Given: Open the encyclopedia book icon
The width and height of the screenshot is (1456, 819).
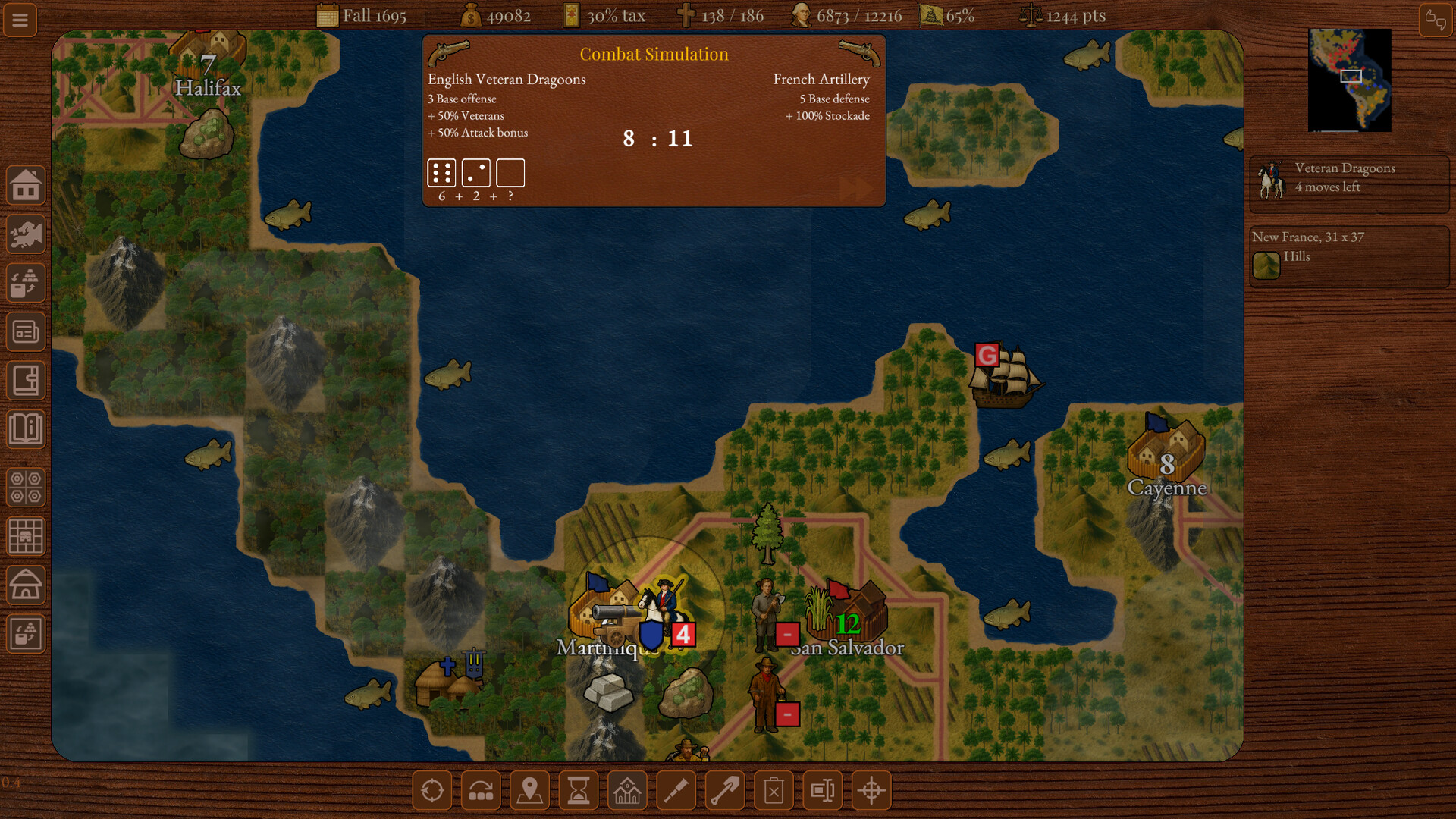Looking at the screenshot, I should pos(25,429).
